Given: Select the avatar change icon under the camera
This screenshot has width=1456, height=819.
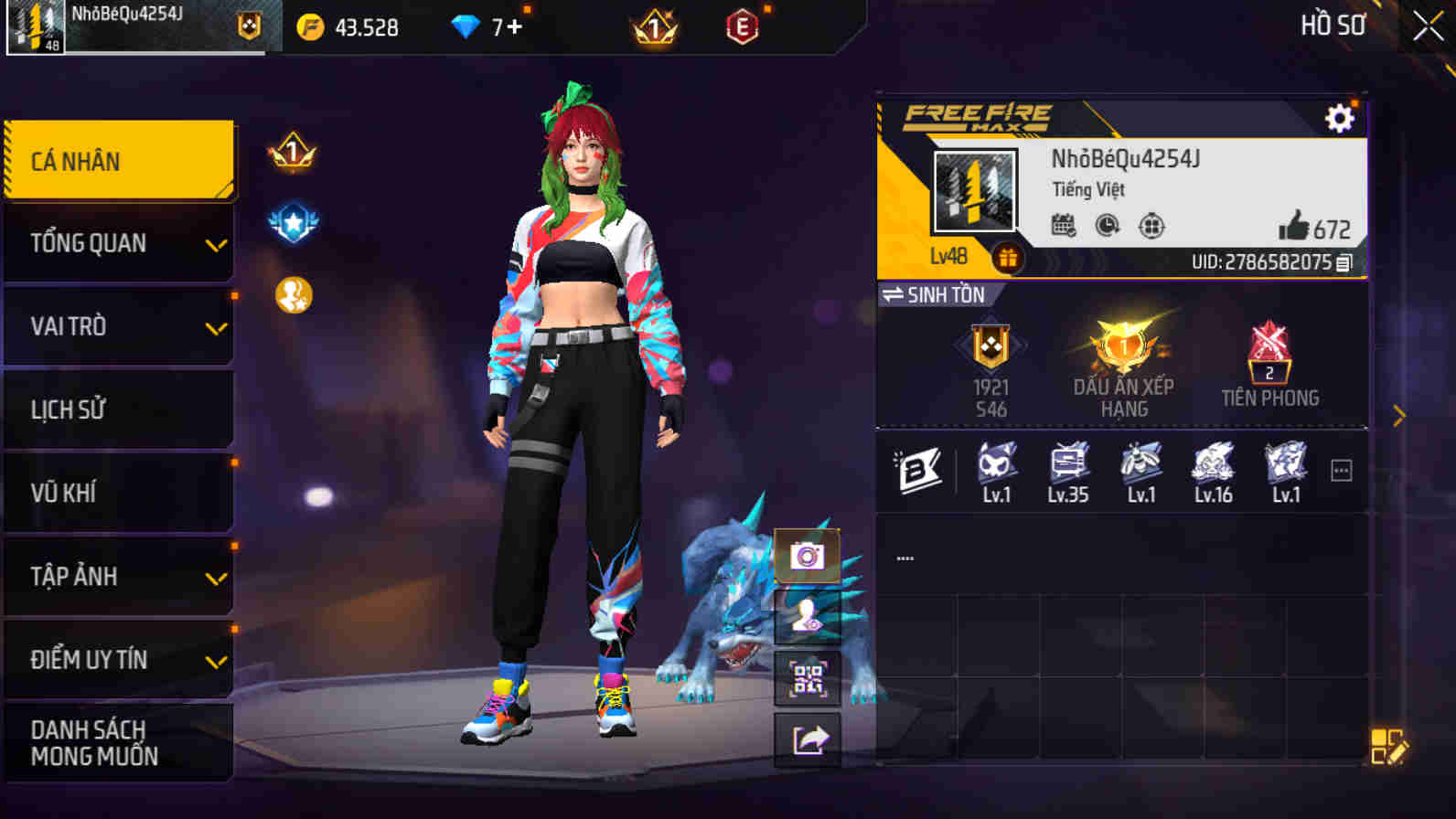Looking at the screenshot, I should pyautogui.click(x=806, y=616).
